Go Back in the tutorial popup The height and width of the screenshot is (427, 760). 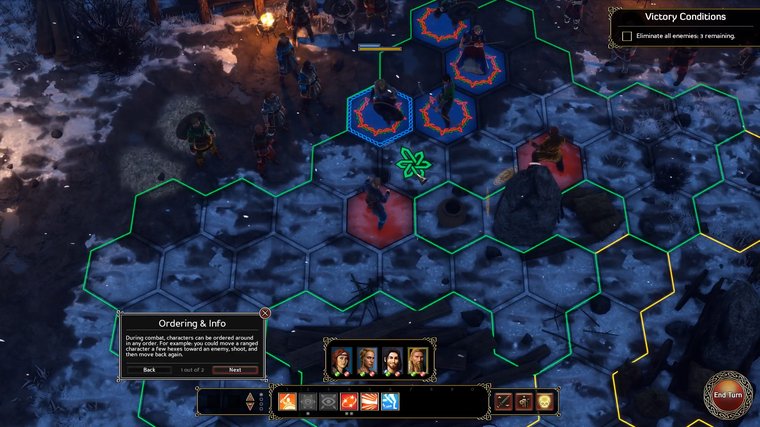pos(149,369)
